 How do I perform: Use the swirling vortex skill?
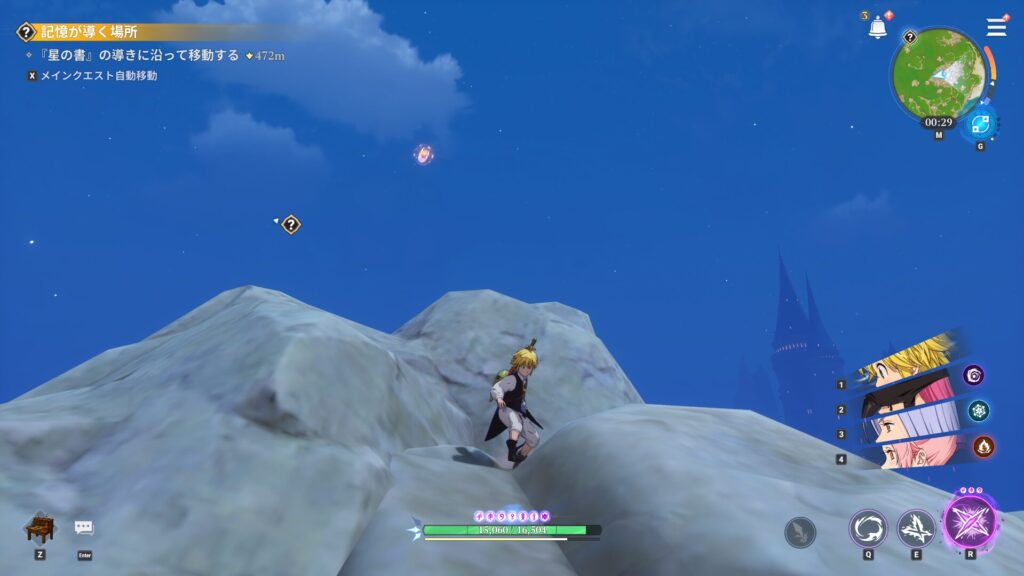point(868,528)
